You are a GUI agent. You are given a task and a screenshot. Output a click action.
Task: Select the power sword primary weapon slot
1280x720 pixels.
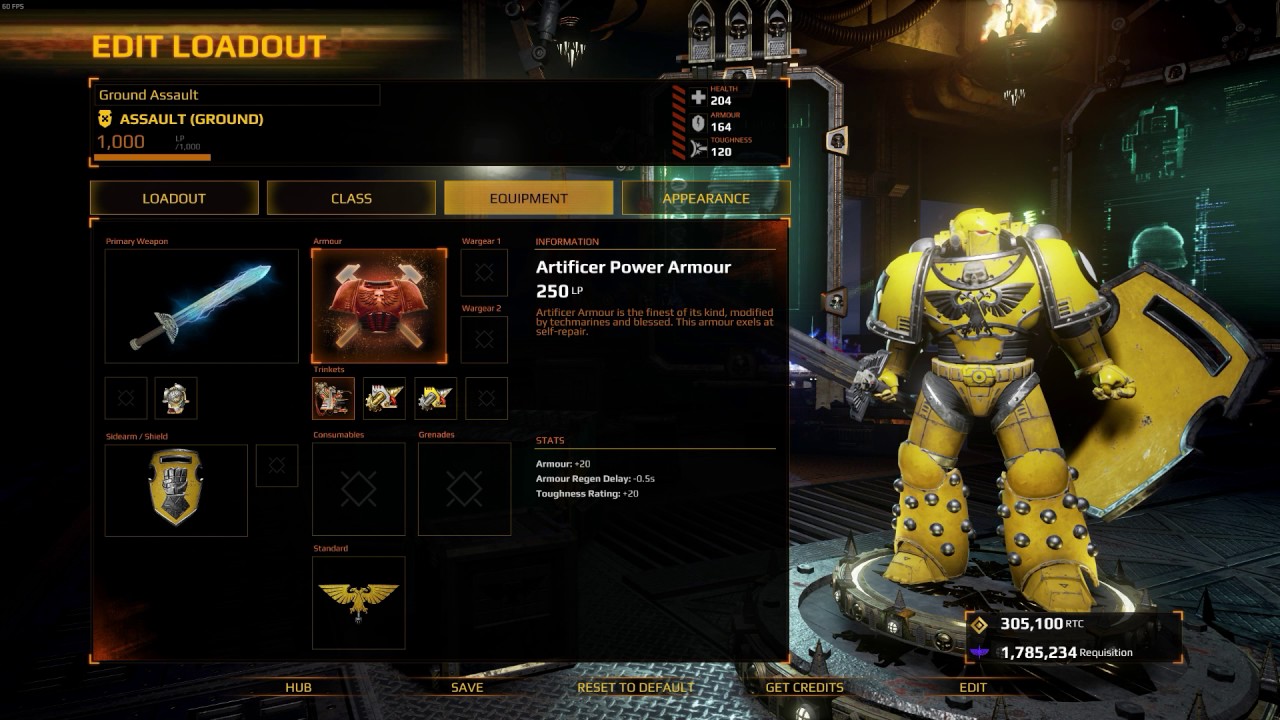pyautogui.click(x=201, y=306)
